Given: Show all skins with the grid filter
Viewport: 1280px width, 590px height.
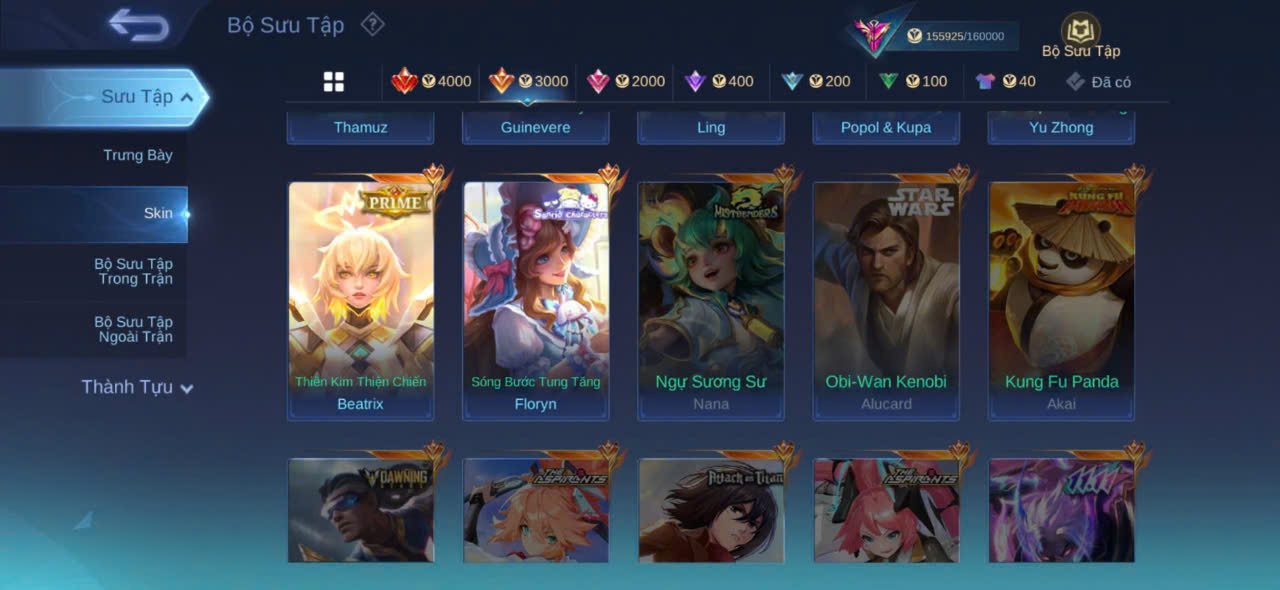Looking at the screenshot, I should point(334,82).
